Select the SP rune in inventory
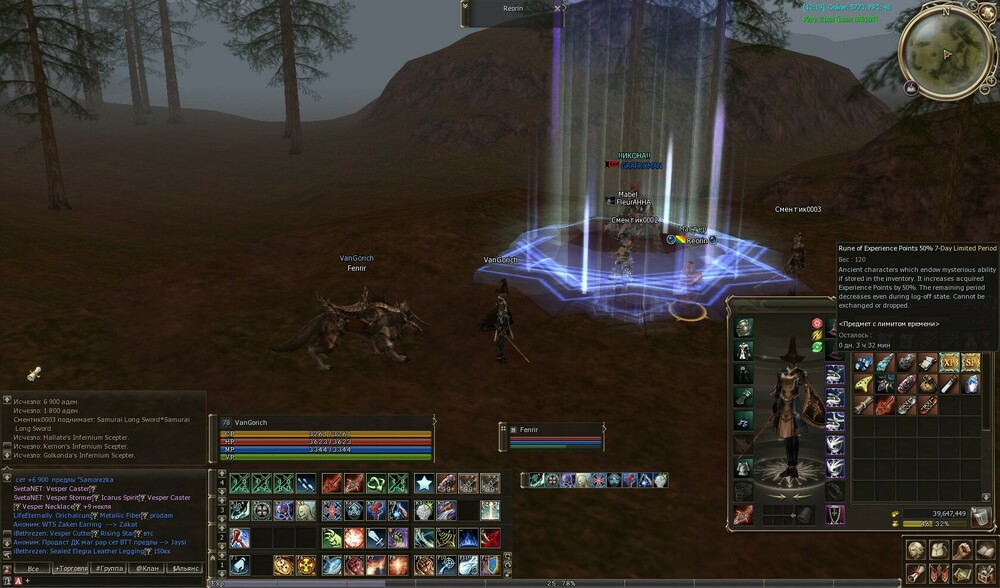 [971, 363]
